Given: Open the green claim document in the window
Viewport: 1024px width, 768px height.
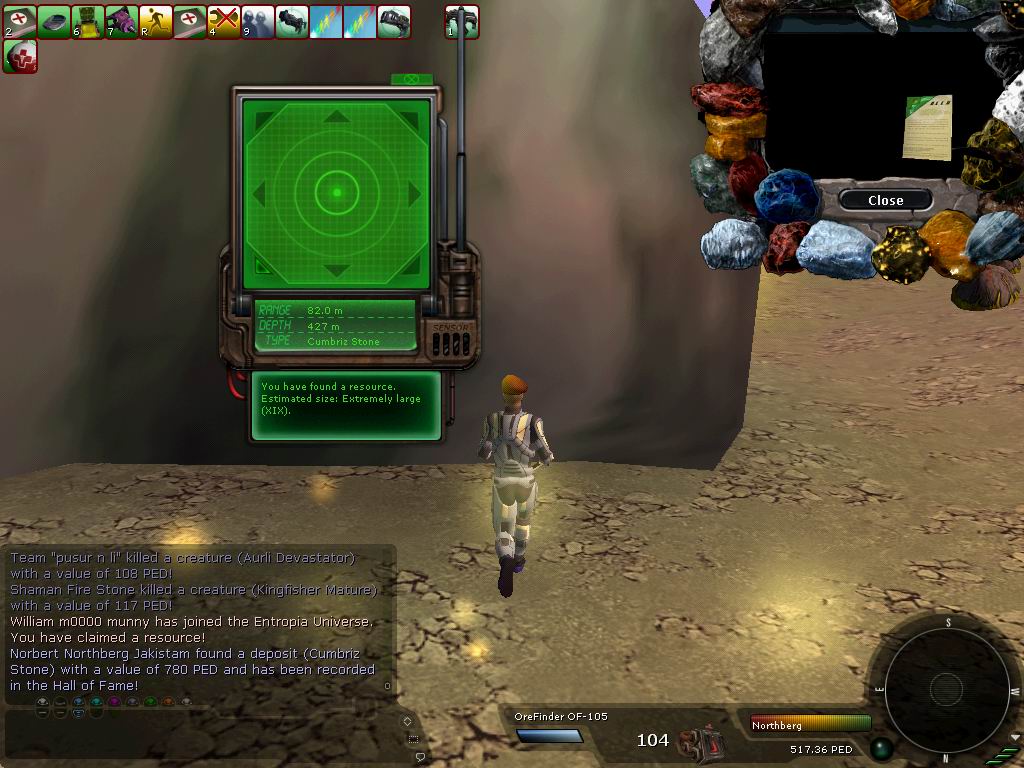Looking at the screenshot, I should pos(927,127).
